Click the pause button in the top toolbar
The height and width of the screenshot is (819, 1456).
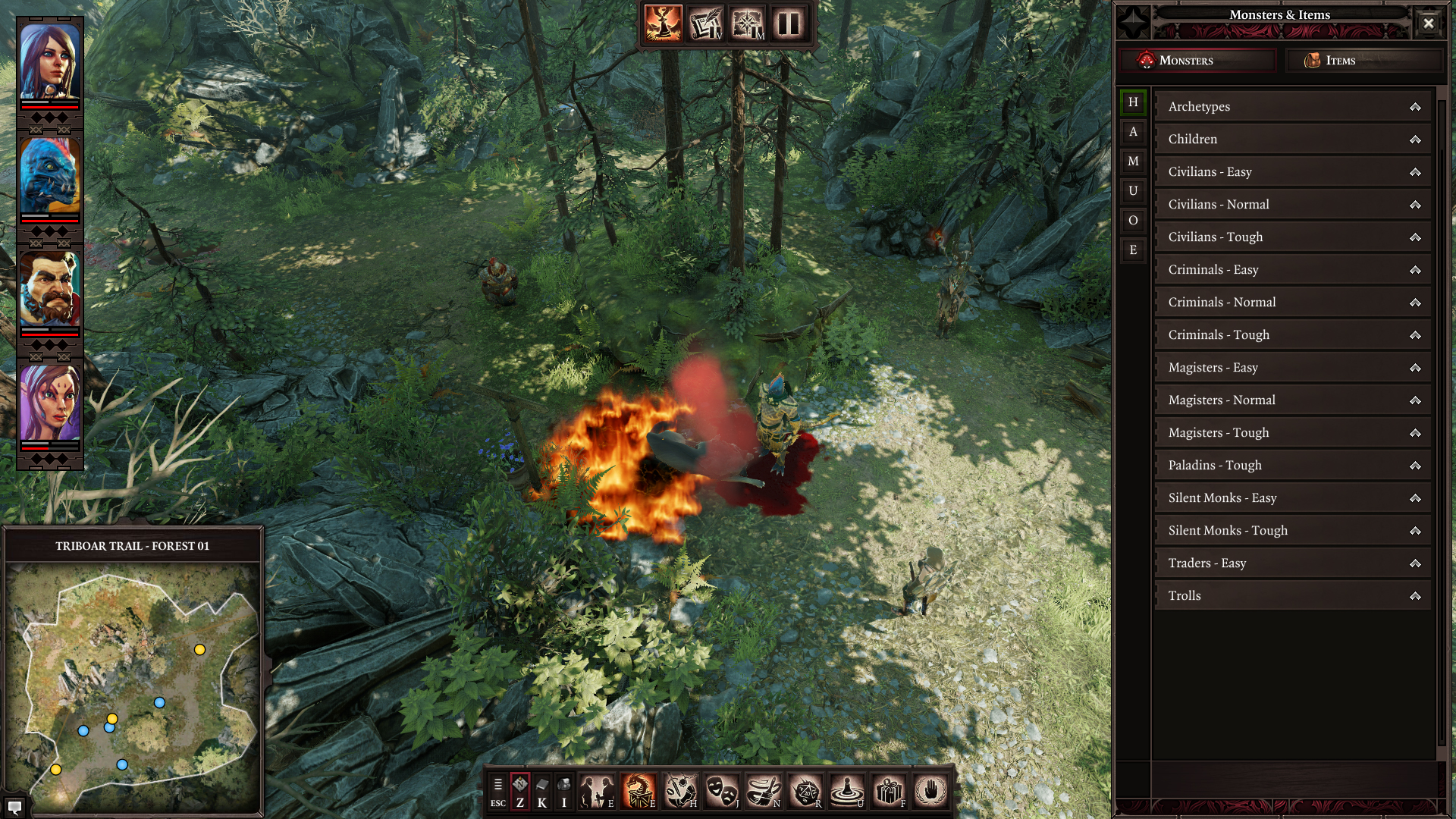tap(789, 24)
